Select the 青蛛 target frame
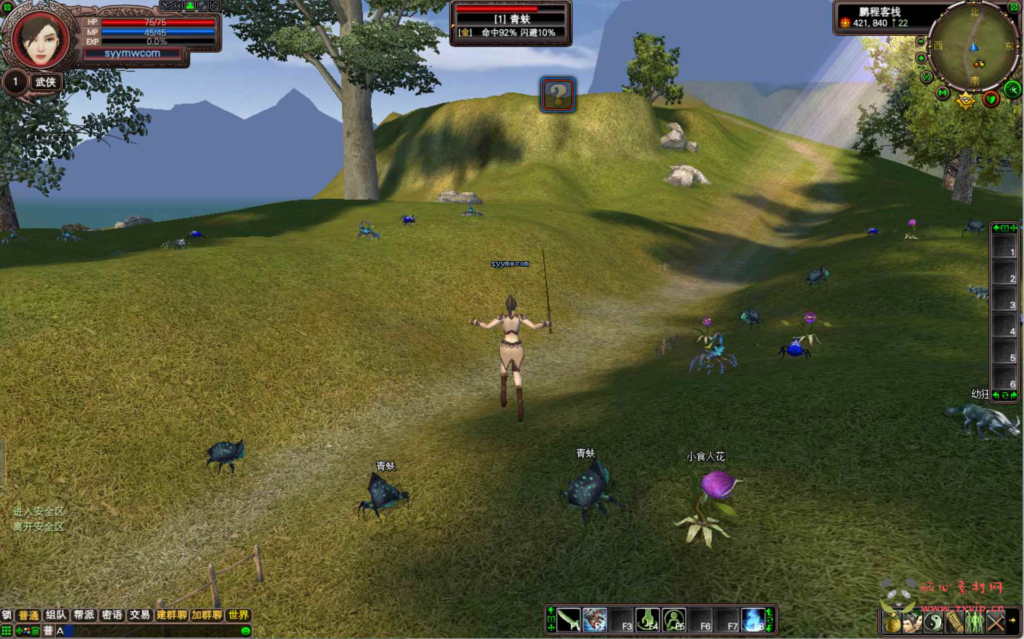 point(511,22)
